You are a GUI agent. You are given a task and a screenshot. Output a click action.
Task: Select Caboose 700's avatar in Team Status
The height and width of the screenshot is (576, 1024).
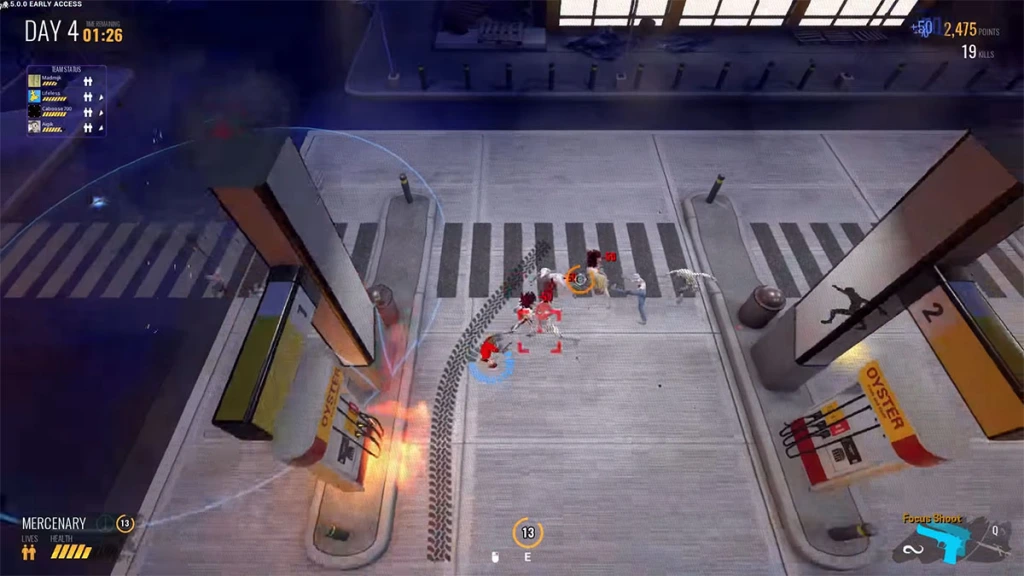[34, 111]
